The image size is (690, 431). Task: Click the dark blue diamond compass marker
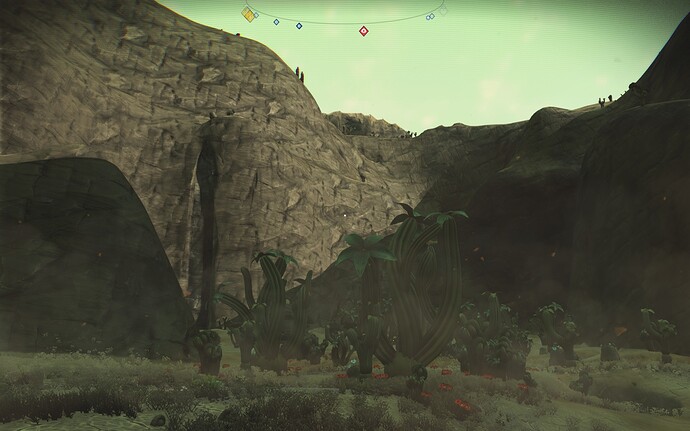(300, 23)
